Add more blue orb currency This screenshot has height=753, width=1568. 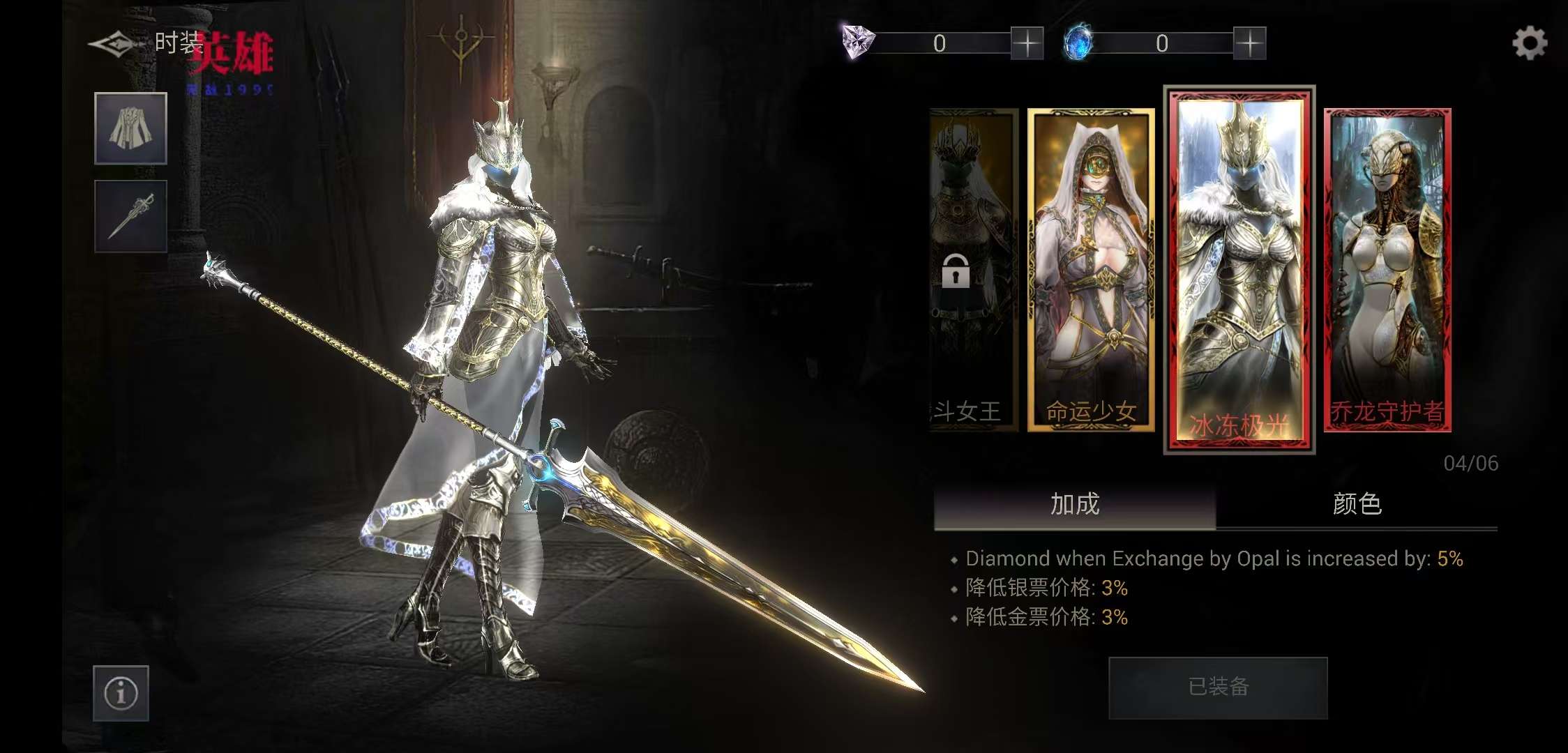point(1249,43)
